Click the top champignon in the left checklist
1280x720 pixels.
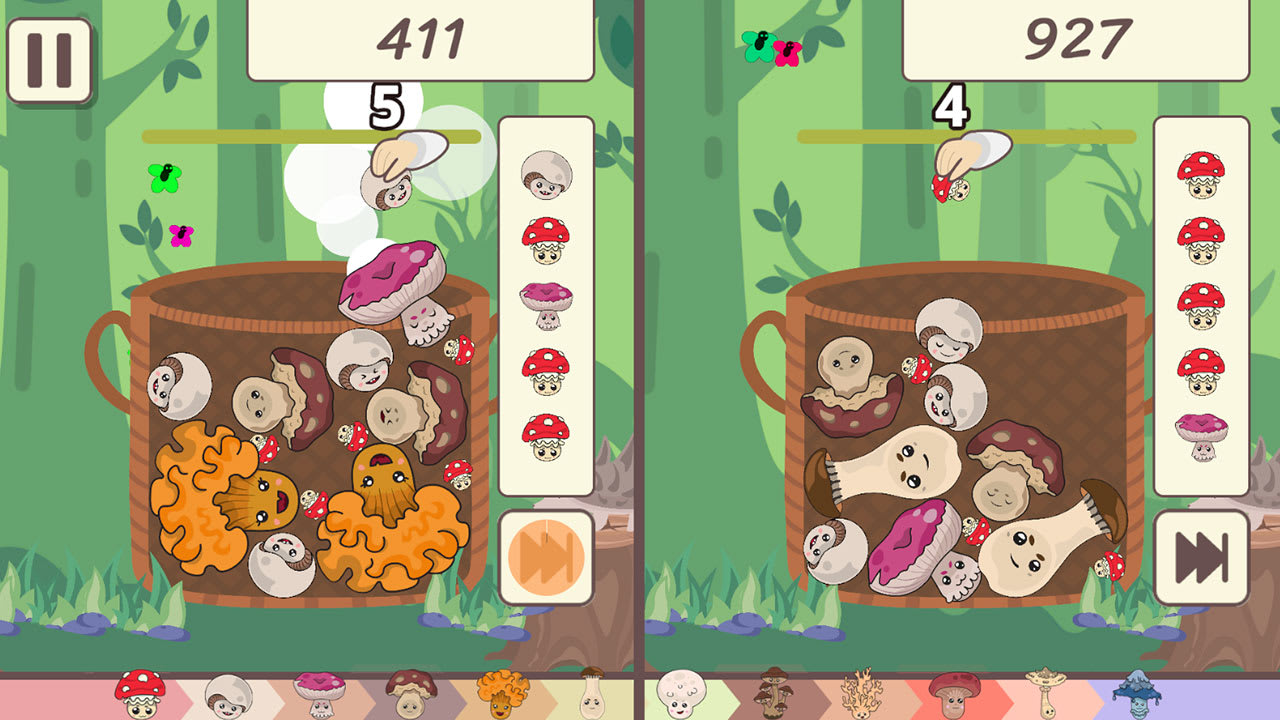[x=549, y=173]
